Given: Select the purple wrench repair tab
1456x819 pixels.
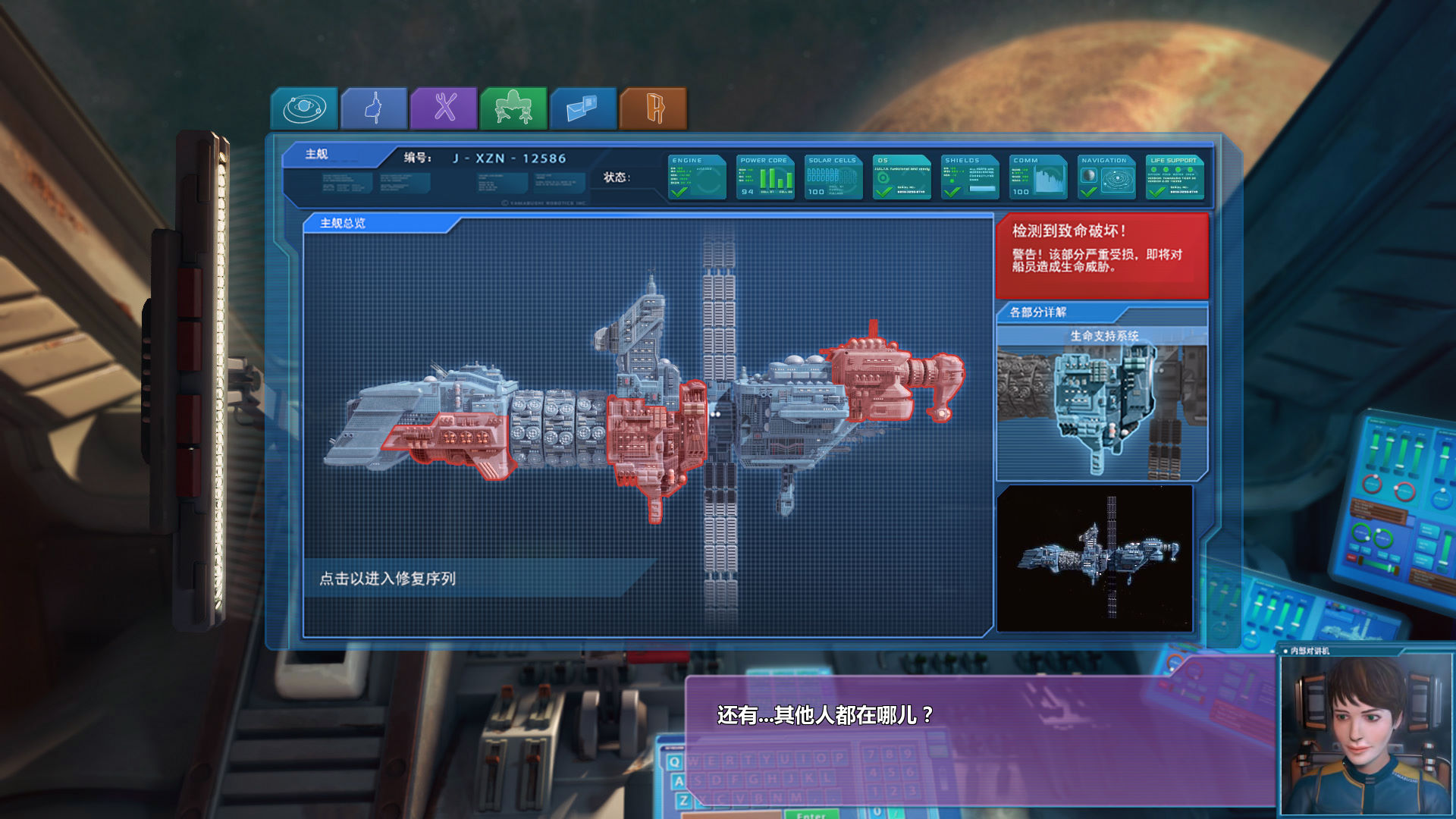Looking at the screenshot, I should (x=444, y=108).
